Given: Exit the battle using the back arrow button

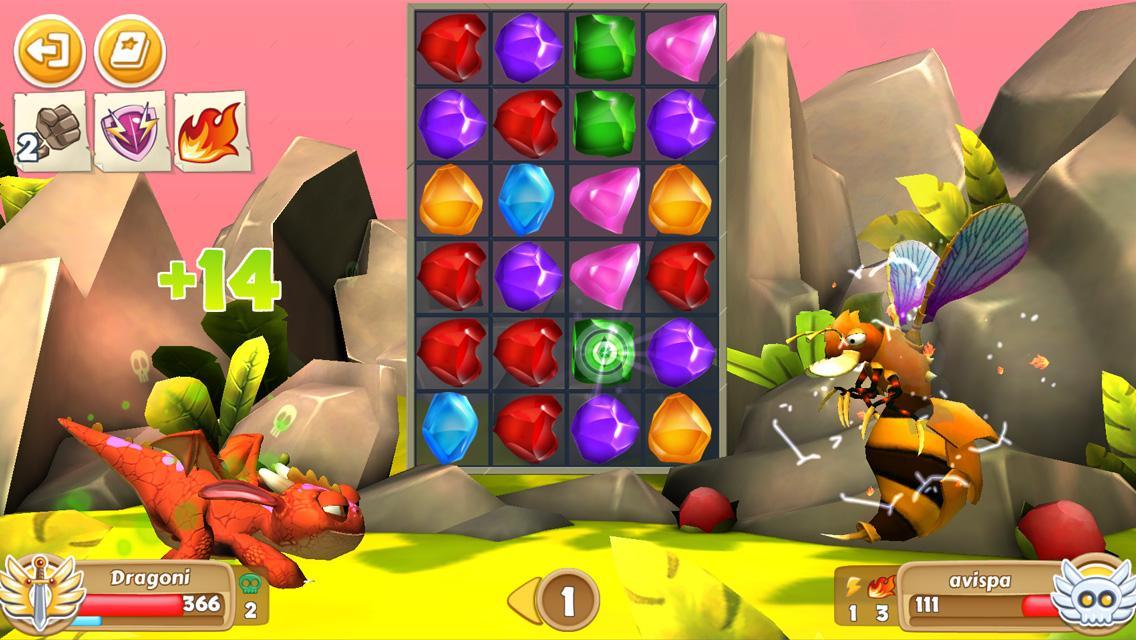Looking at the screenshot, I should [49, 50].
